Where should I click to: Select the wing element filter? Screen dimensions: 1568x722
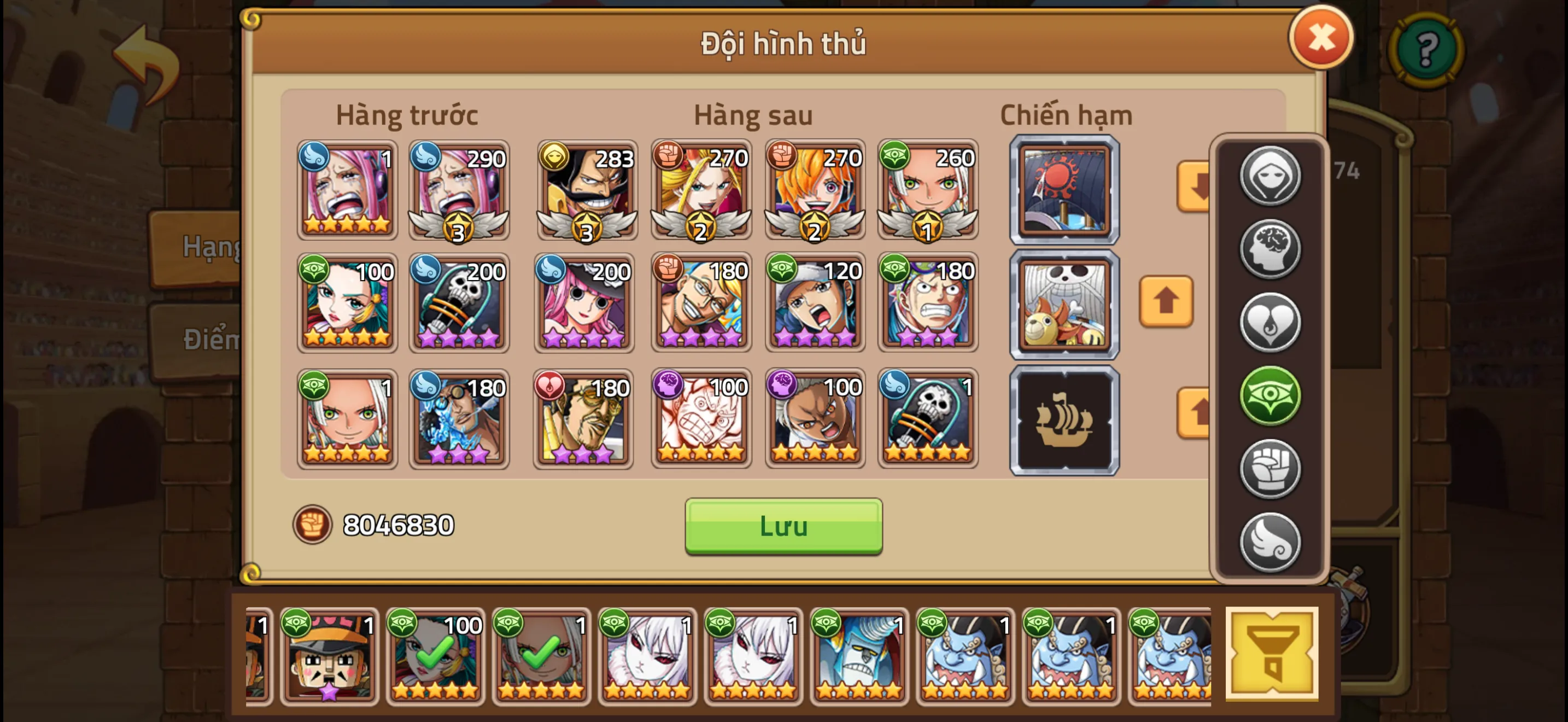tap(1271, 541)
